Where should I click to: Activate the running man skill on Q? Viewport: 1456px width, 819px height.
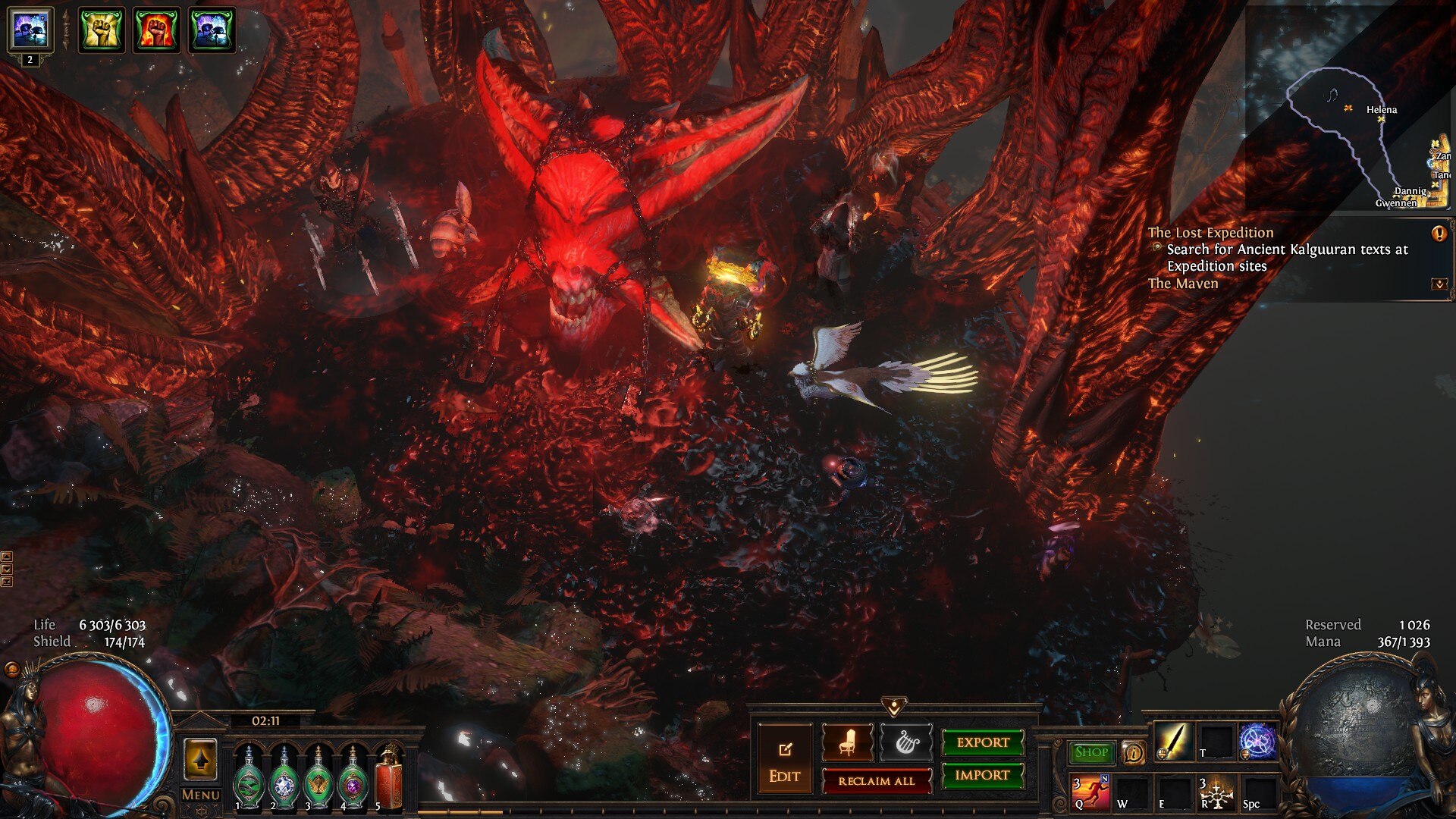[x=1090, y=792]
